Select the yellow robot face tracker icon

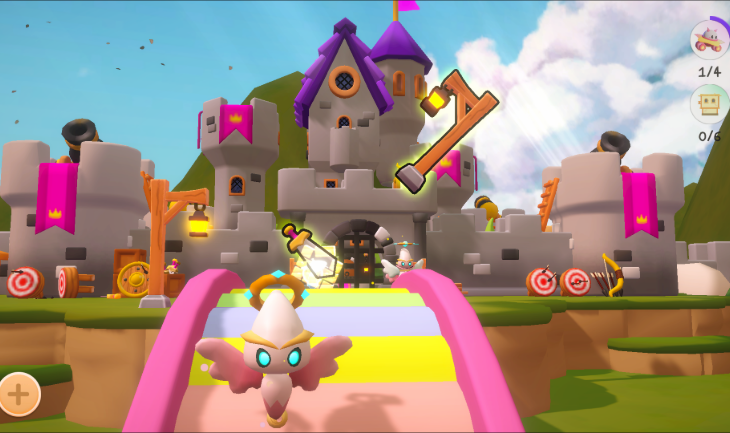[x=709, y=104]
